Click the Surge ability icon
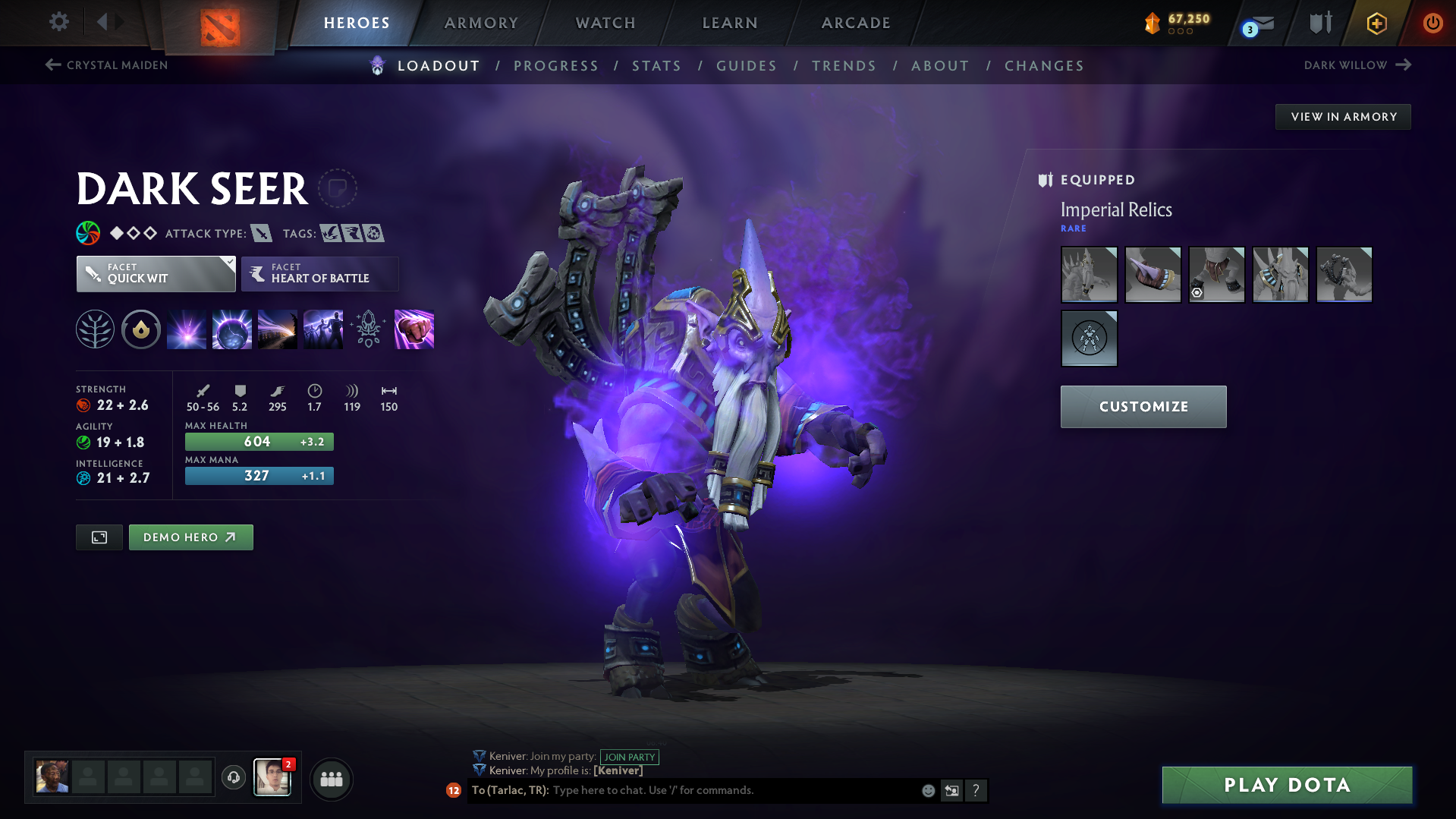The image size is (1456, 819). [x=277, y=329]
